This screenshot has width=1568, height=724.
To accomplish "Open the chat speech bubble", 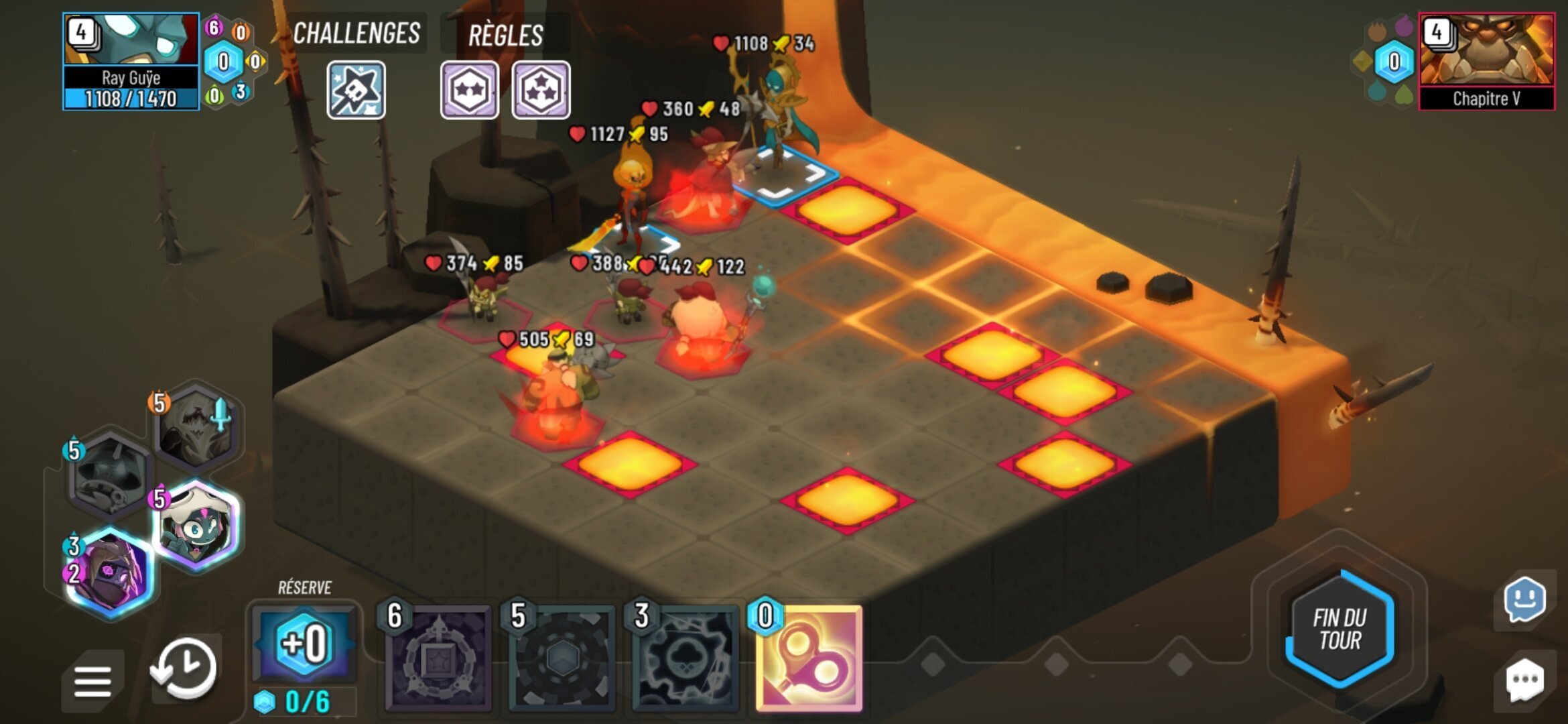I will tap(1524, 680).
